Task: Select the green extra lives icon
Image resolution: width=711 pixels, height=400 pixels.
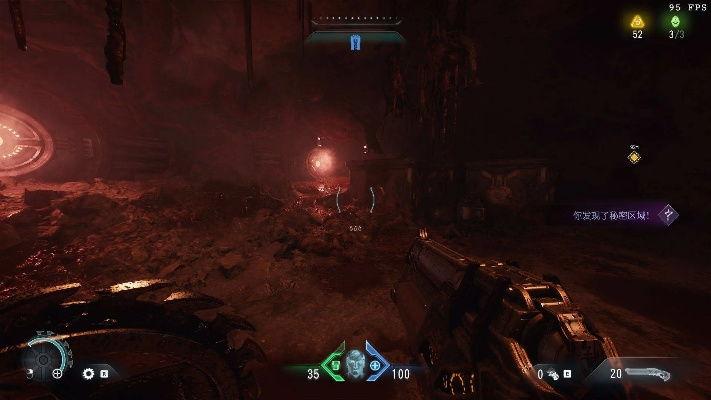Action: pos(676,21)
